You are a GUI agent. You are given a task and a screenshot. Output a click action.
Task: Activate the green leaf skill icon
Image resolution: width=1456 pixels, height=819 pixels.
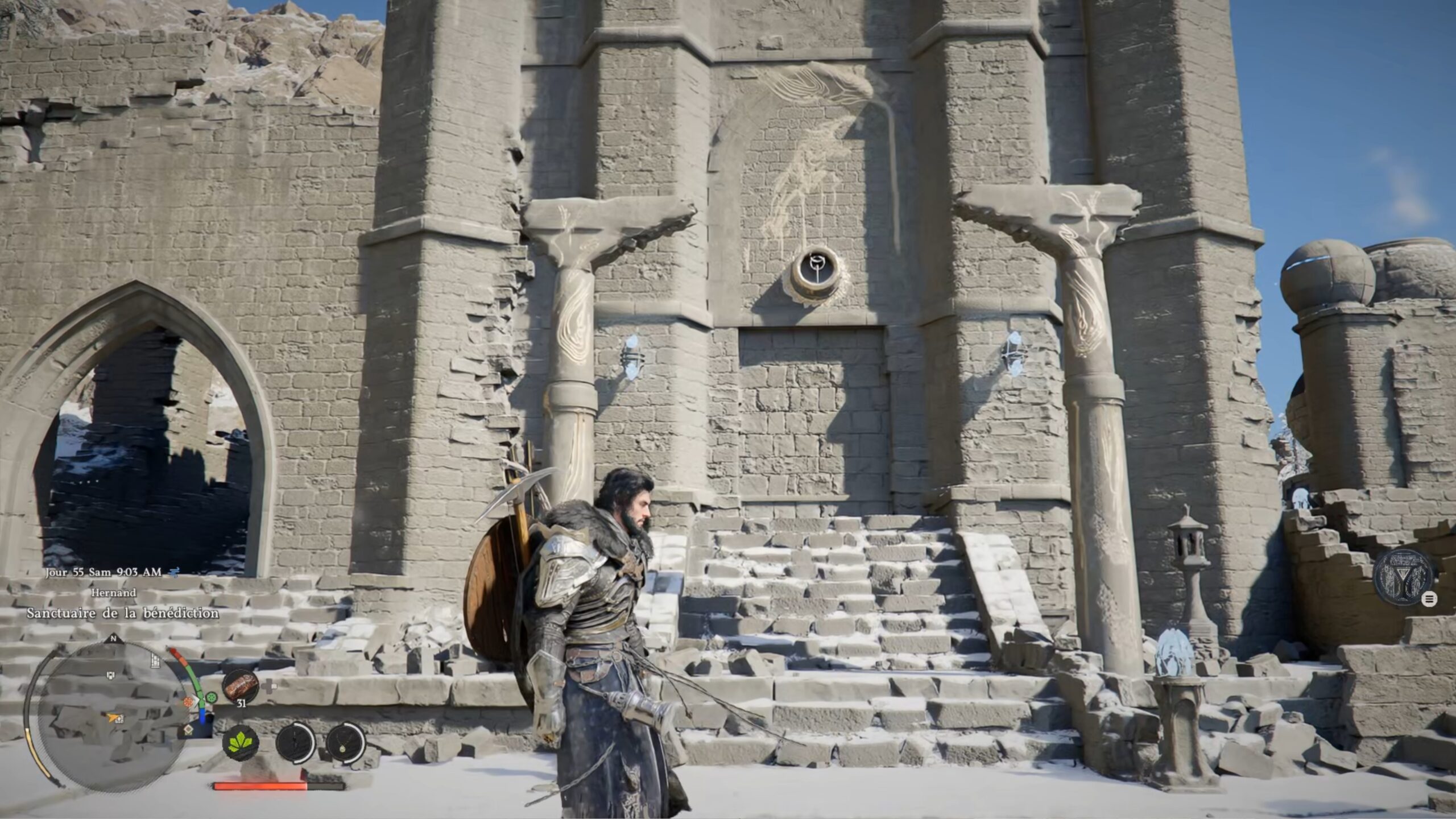241,743
